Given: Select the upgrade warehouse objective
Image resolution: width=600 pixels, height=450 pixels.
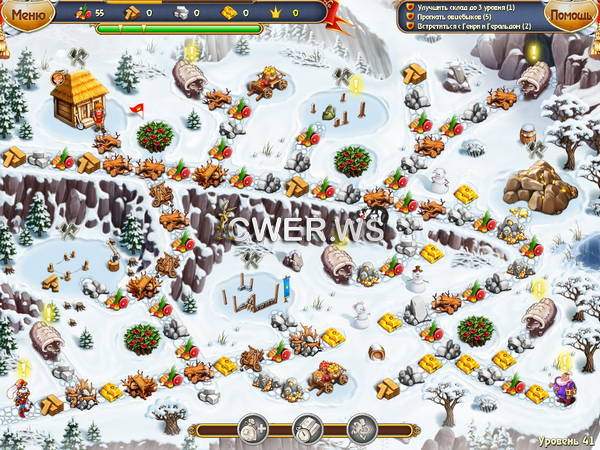Looking at the screenshot, I should [468, 7].
